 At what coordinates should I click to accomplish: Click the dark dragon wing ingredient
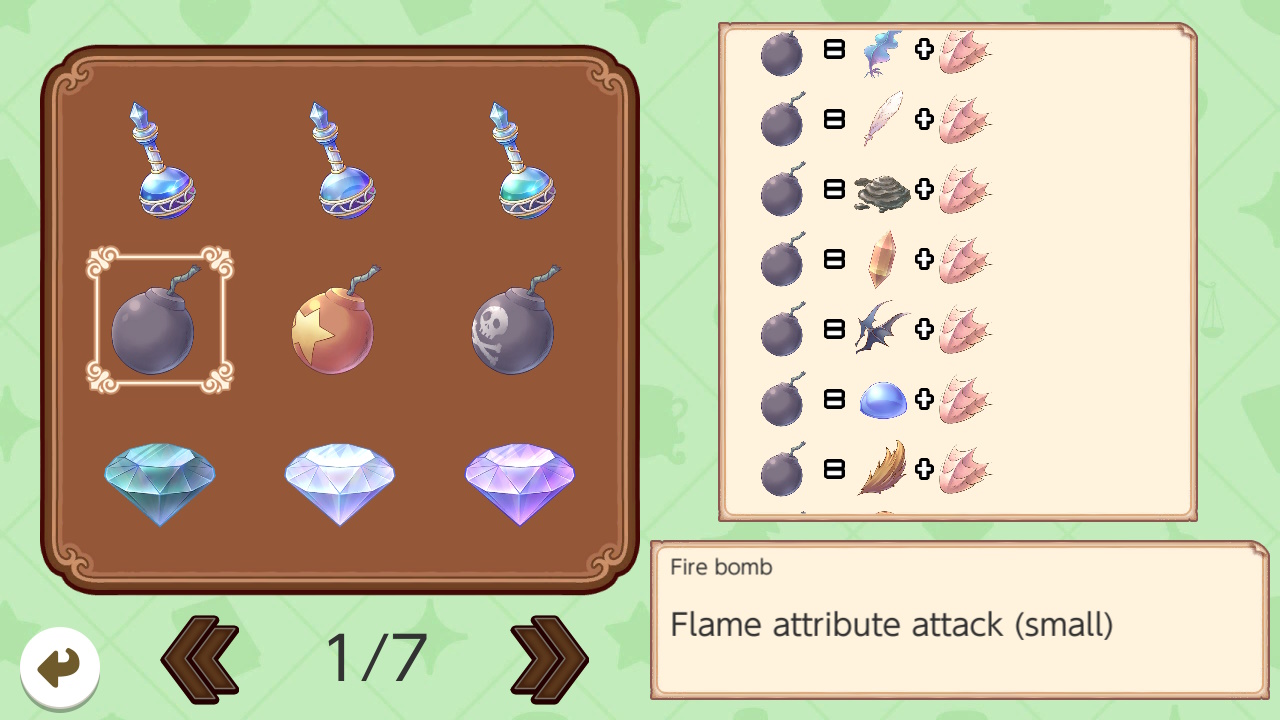point(883,330)
